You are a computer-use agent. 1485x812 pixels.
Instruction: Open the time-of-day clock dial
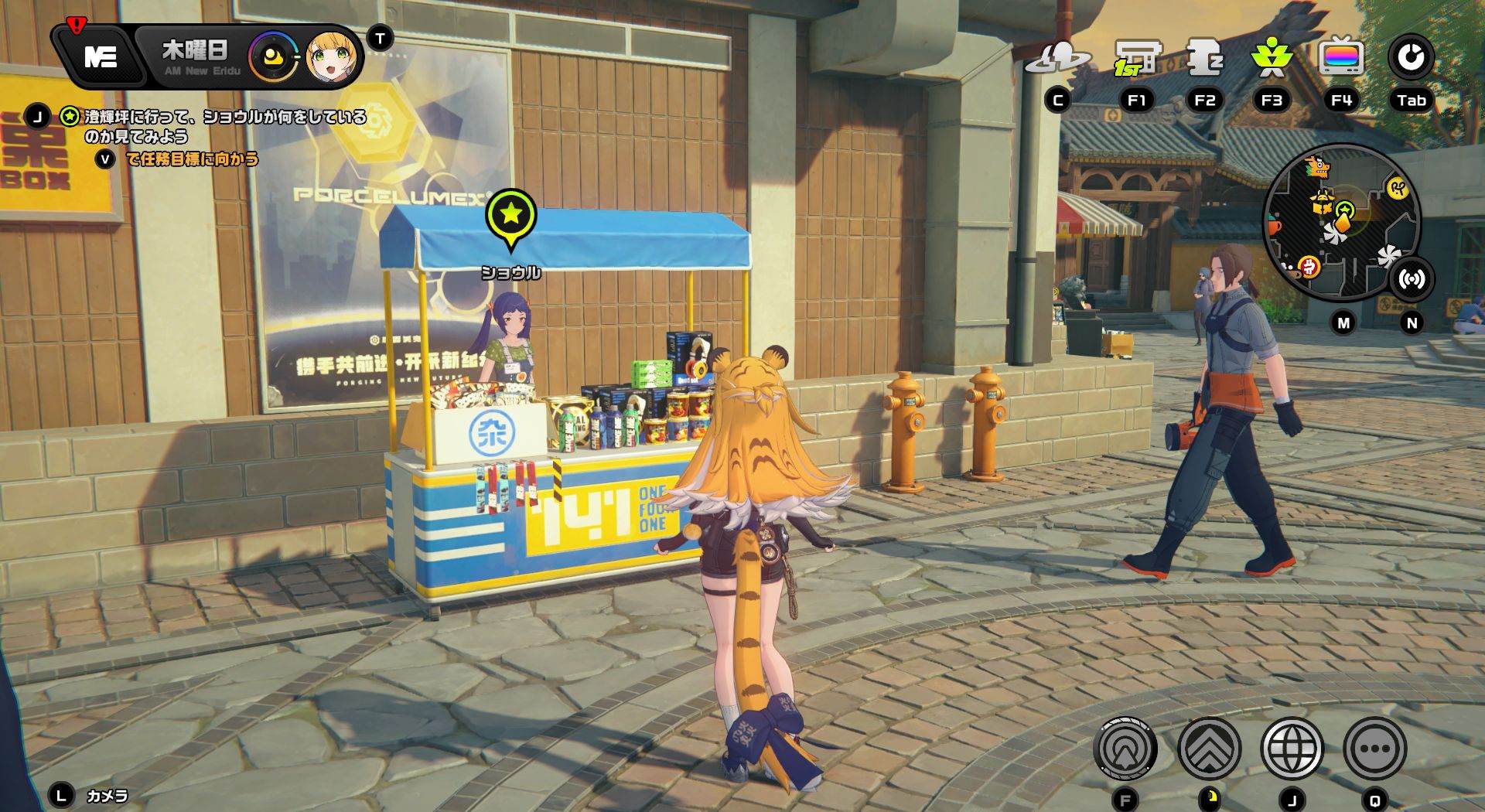(272, 57)
